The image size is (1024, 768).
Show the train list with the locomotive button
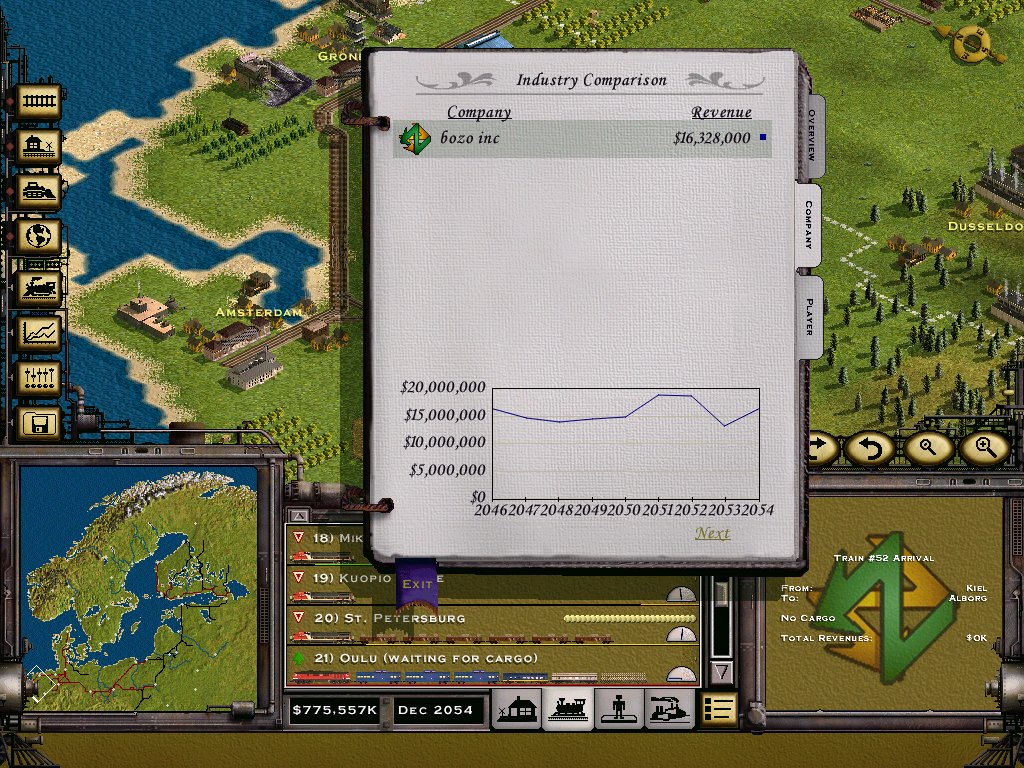[568, 709]
